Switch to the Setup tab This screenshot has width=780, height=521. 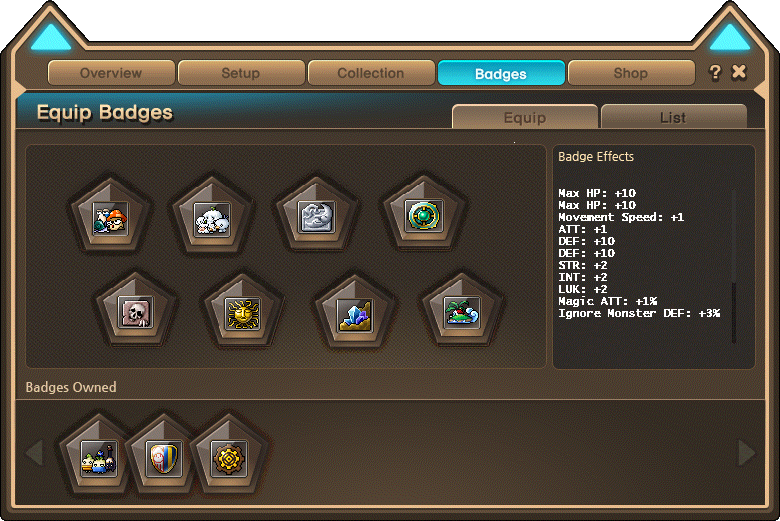click(241, 73)
